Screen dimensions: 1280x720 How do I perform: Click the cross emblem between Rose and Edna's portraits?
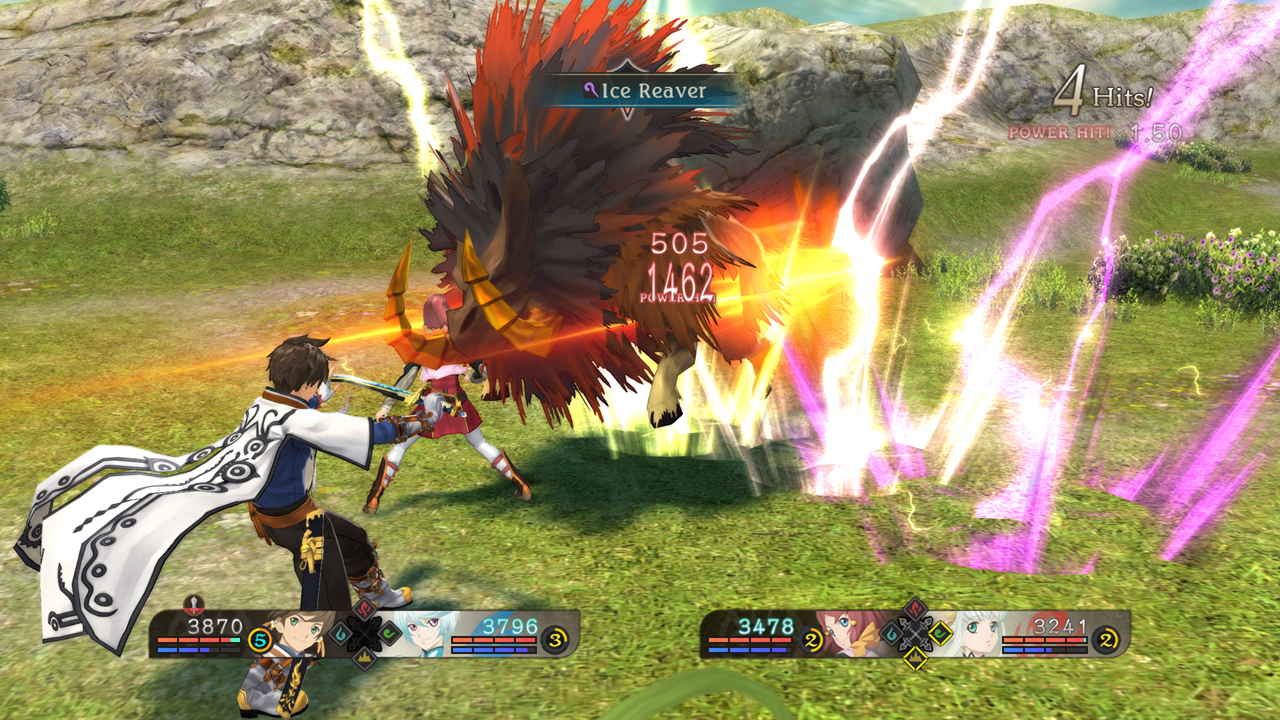tap(916, 634)
